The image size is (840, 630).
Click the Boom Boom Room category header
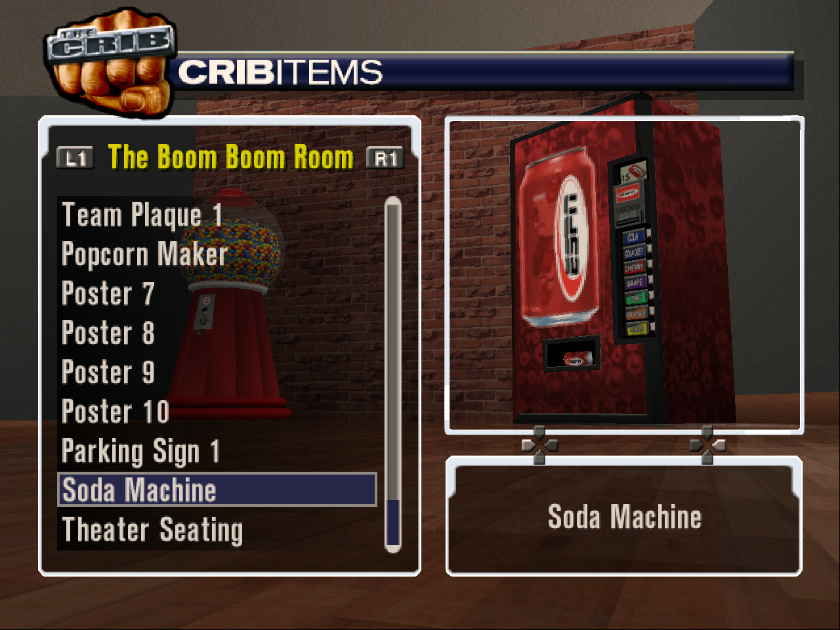pos(230,157)
